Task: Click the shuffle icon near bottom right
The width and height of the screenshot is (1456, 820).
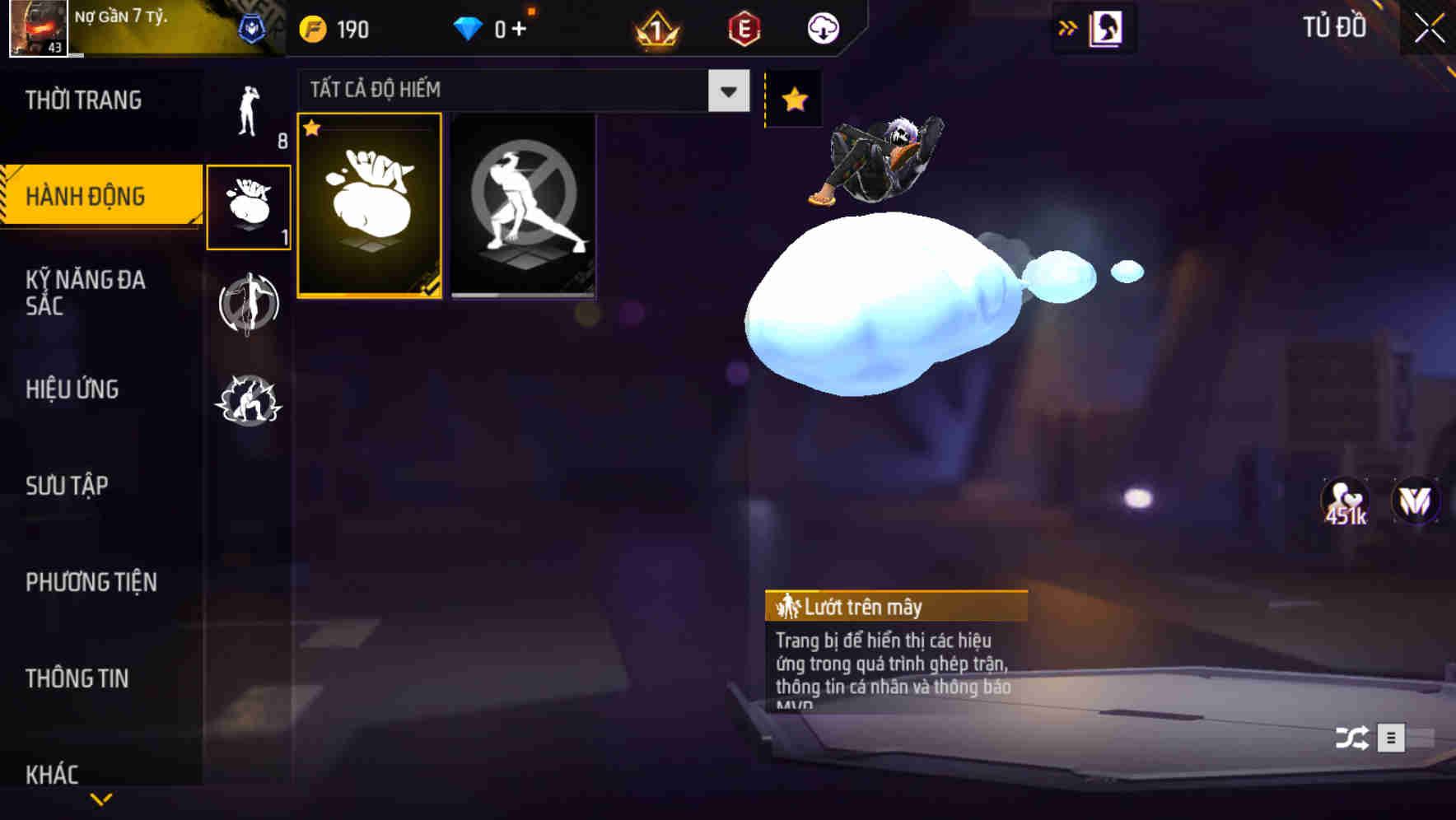Action: (1354, 737)
